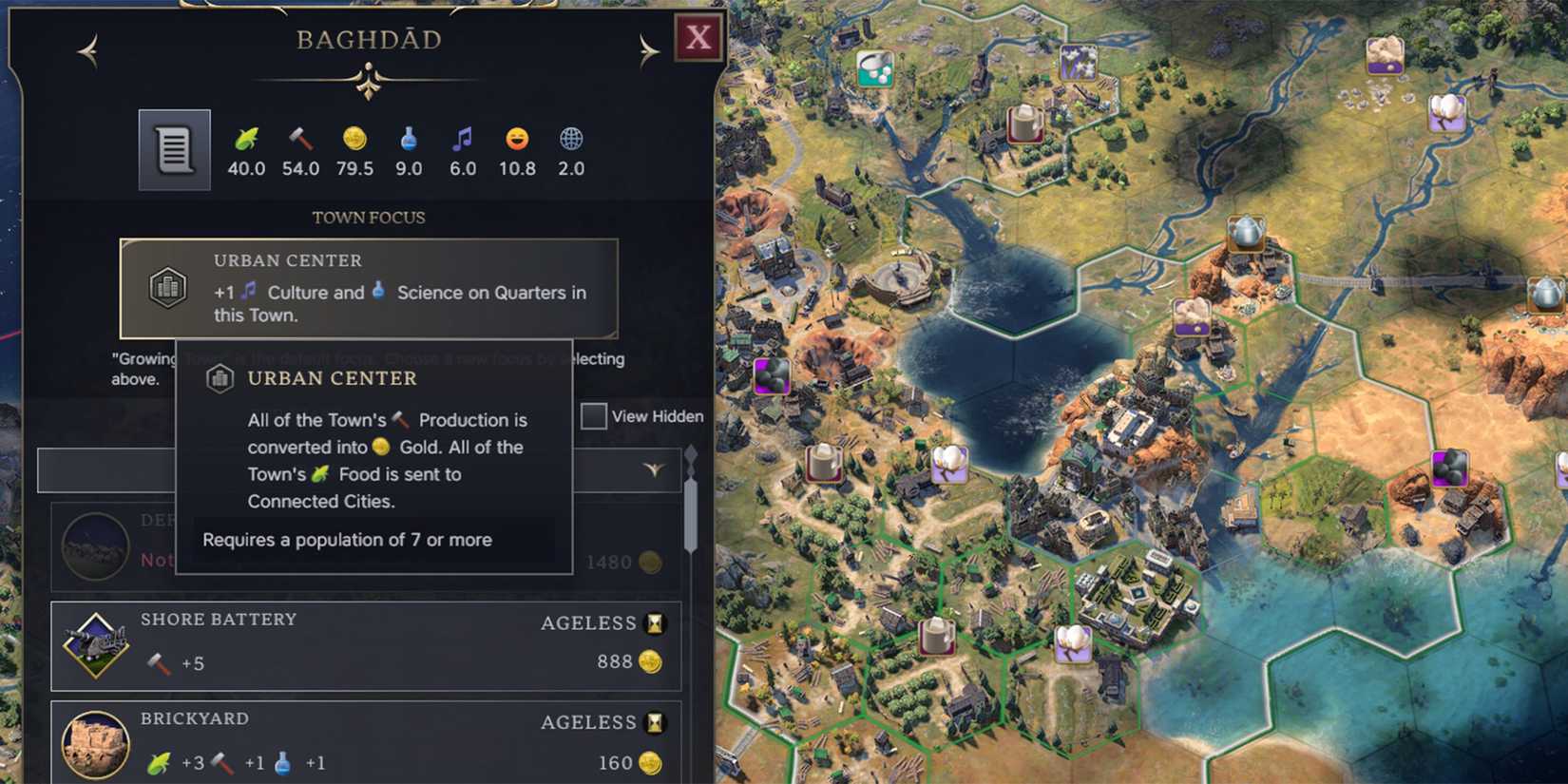Expand the collapsed panel with the gold chevron
This screenshot has width=1568, height=784.
pos(654,469)
